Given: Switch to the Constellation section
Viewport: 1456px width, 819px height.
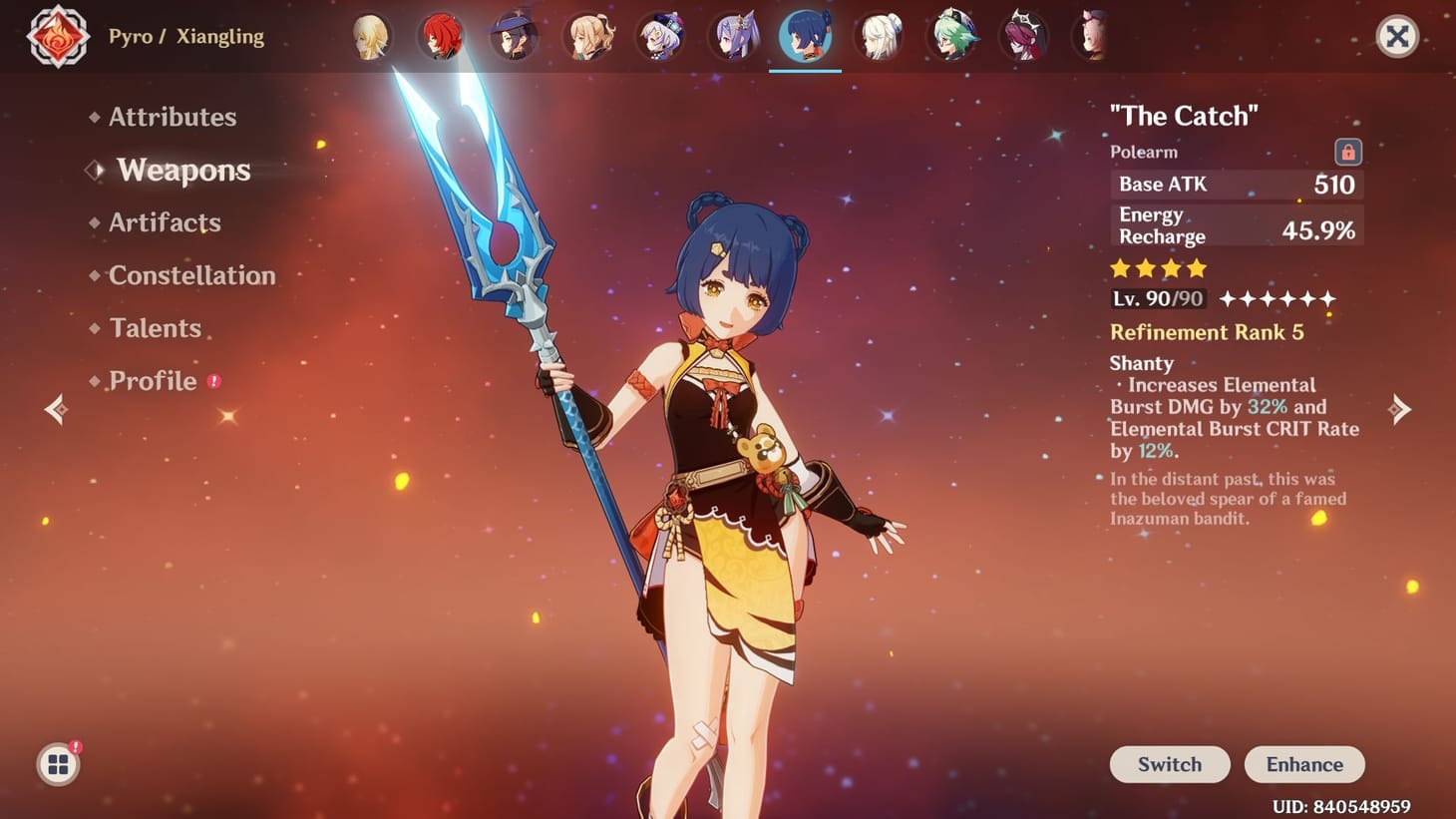Looking at the screenshot, I should coord(191,275).
